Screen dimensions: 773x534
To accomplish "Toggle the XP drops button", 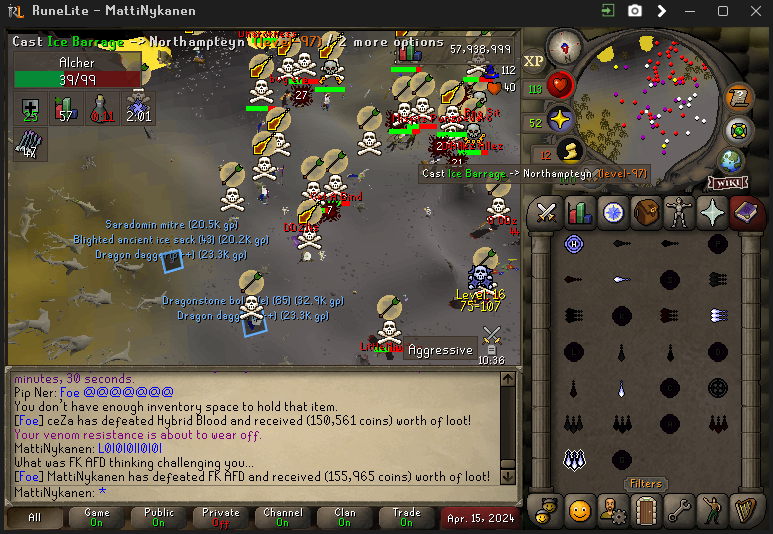I will tap(534, 61).
